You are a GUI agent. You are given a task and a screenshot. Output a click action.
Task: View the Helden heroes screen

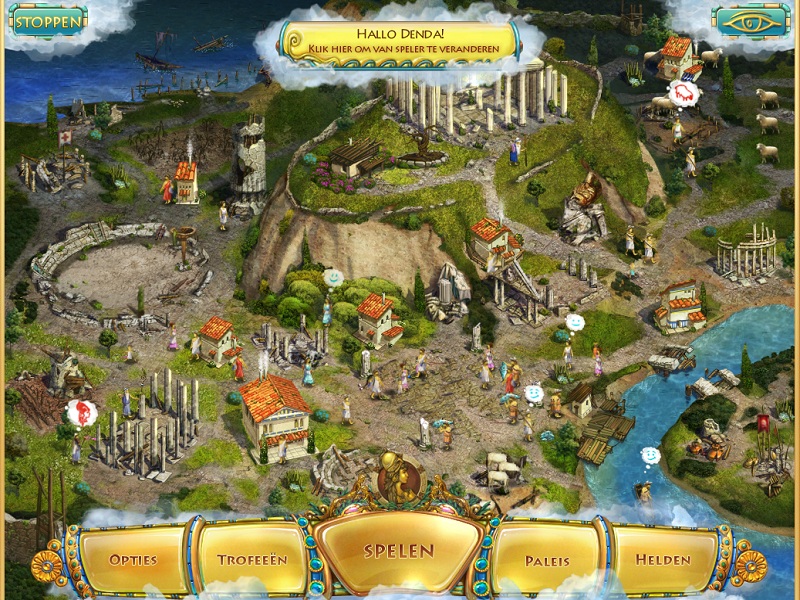coord(663,559)
